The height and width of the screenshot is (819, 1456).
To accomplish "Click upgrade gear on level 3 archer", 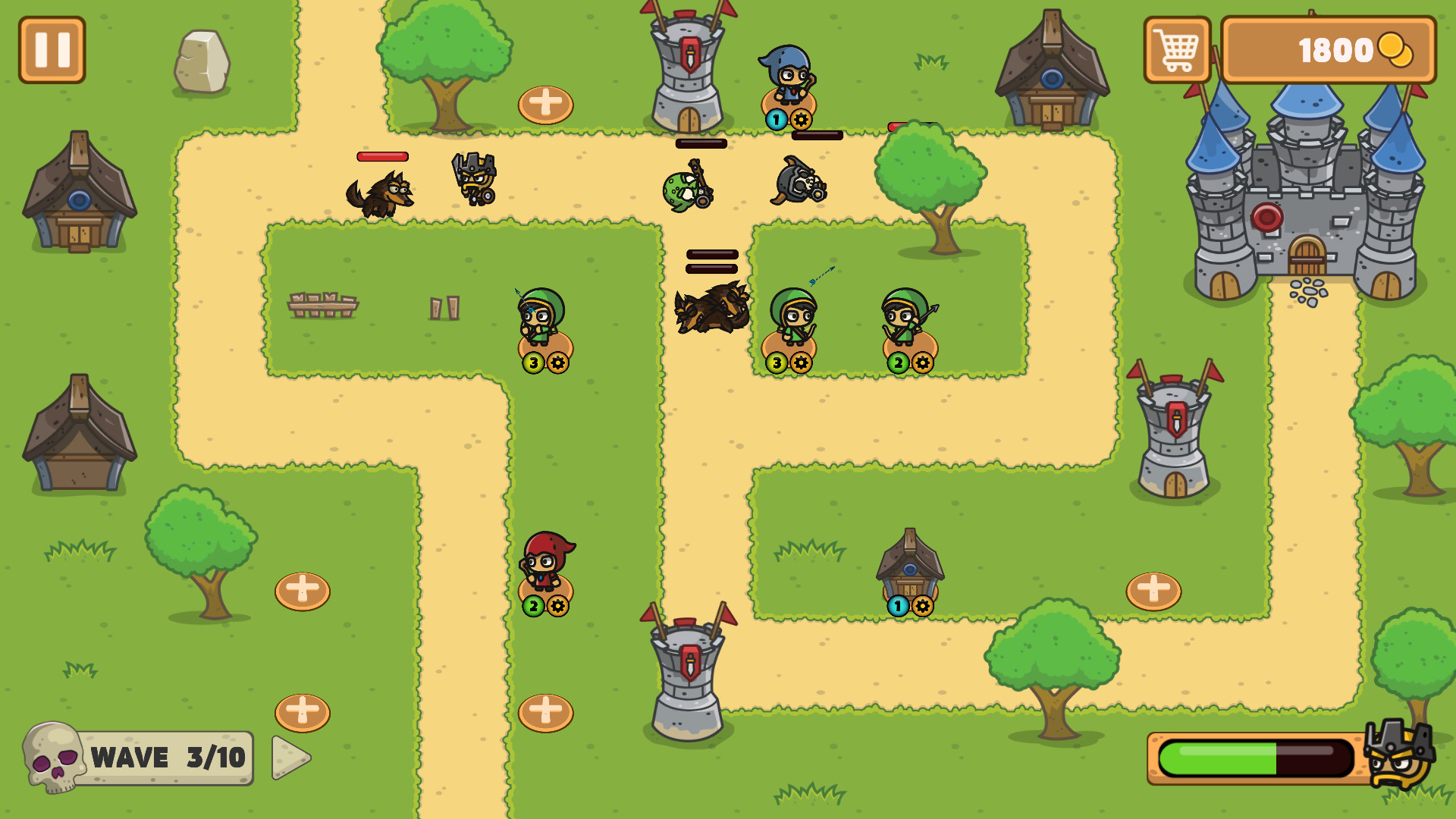I will click(x=559, y=362).
